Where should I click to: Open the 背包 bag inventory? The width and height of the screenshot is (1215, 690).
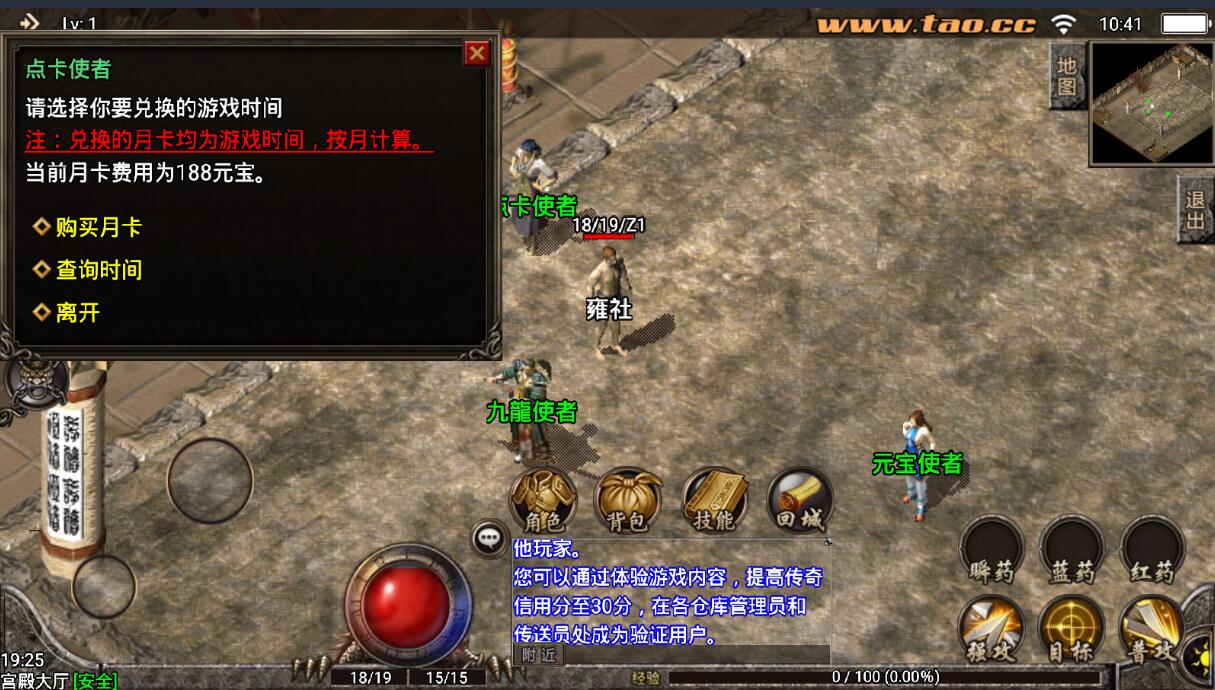(629, 500)
